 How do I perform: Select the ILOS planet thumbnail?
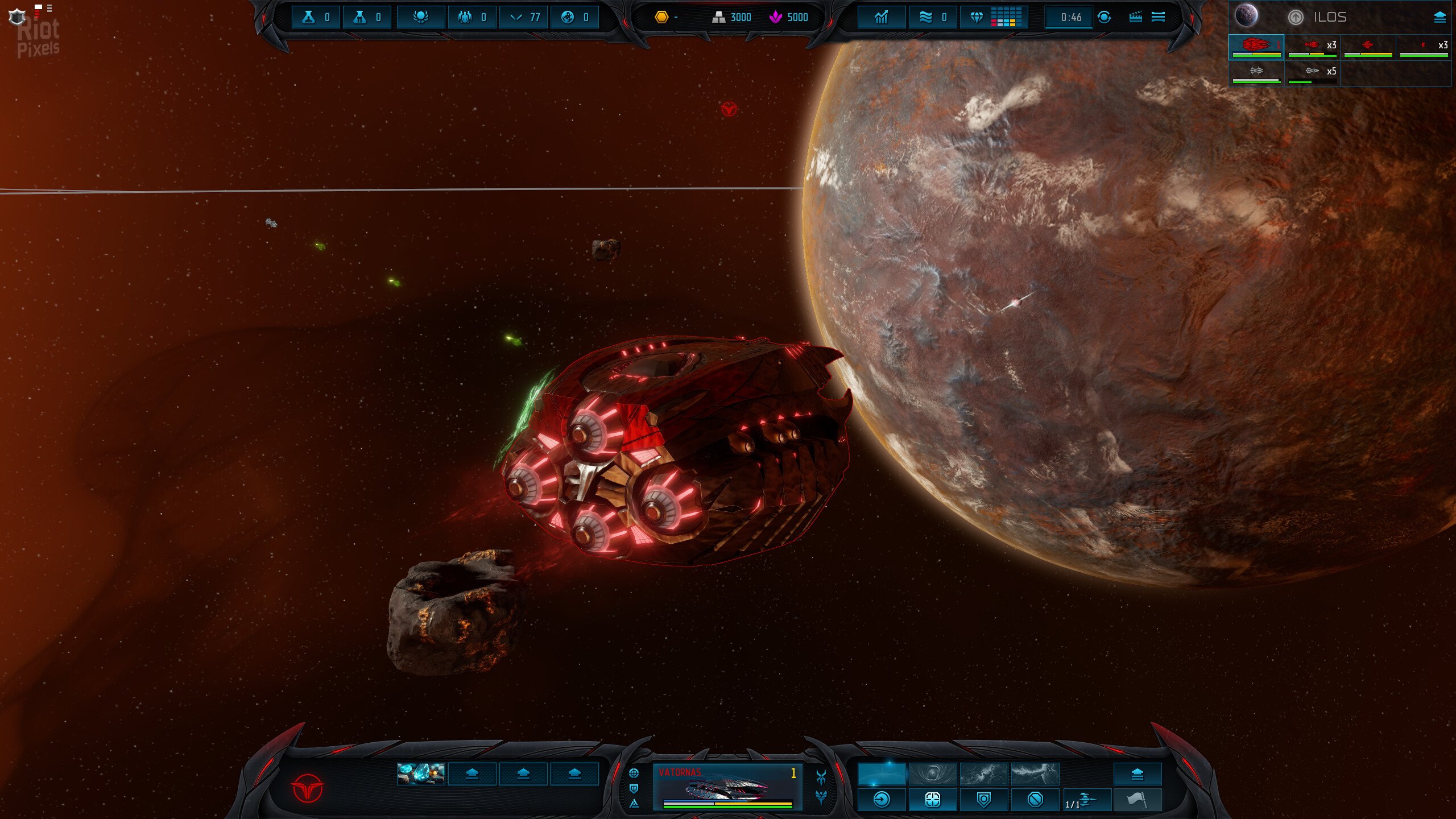click(1246, 16)
